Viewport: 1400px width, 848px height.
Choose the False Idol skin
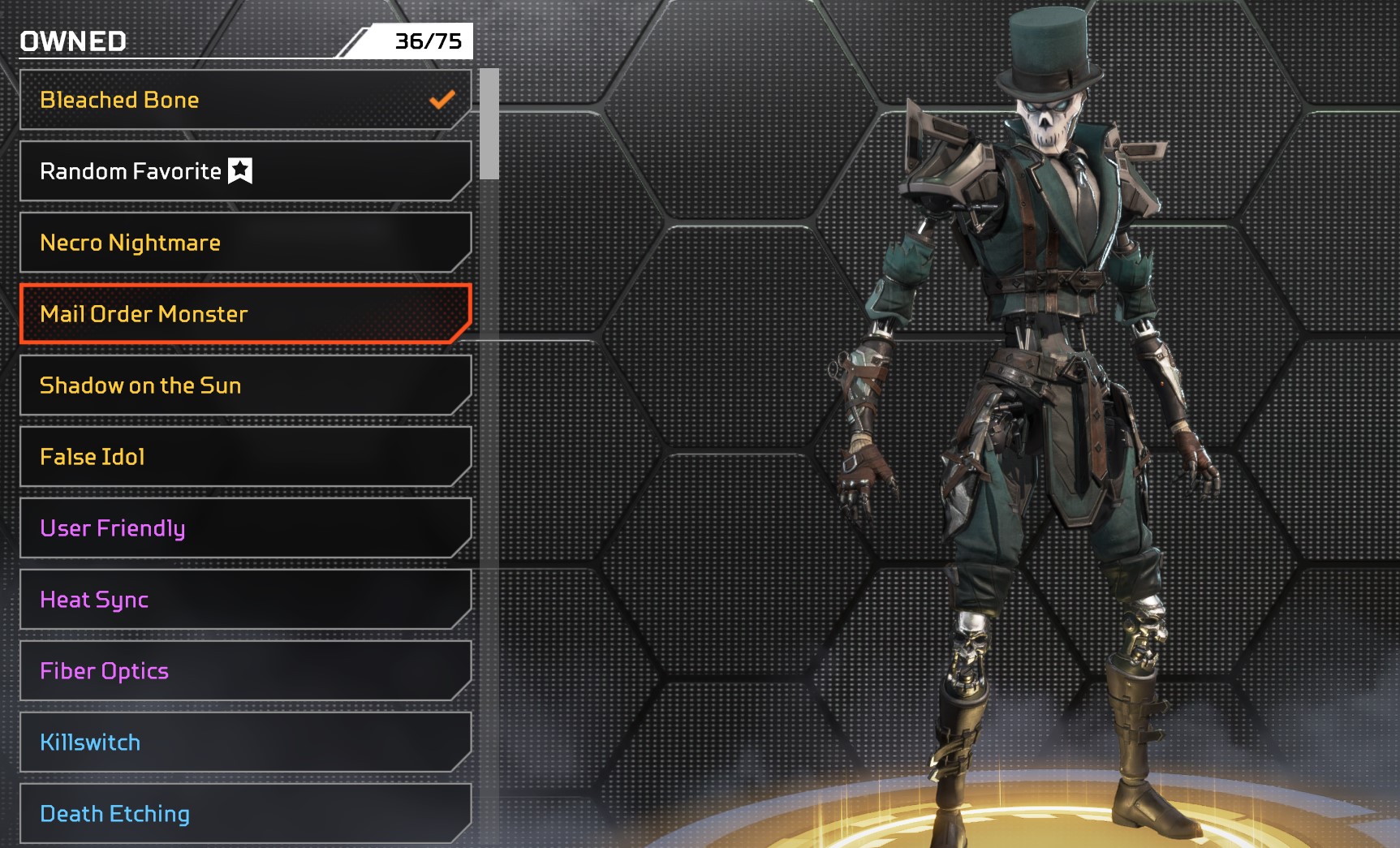[x=243, y=457]
